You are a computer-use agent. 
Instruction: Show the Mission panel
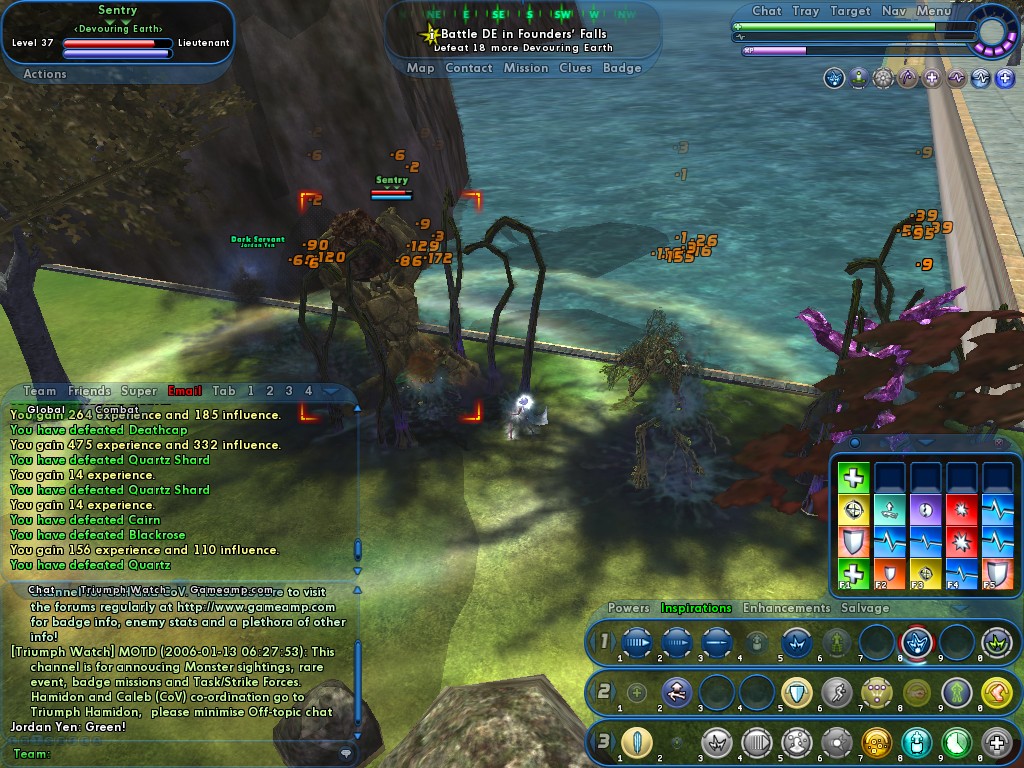point(526,68)
